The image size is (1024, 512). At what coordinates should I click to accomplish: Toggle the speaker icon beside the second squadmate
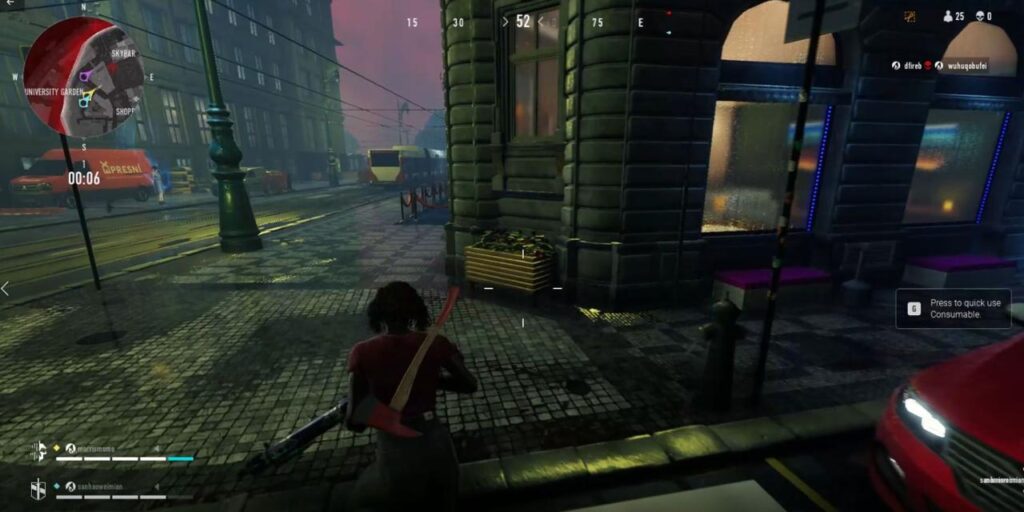coord(157,487)
